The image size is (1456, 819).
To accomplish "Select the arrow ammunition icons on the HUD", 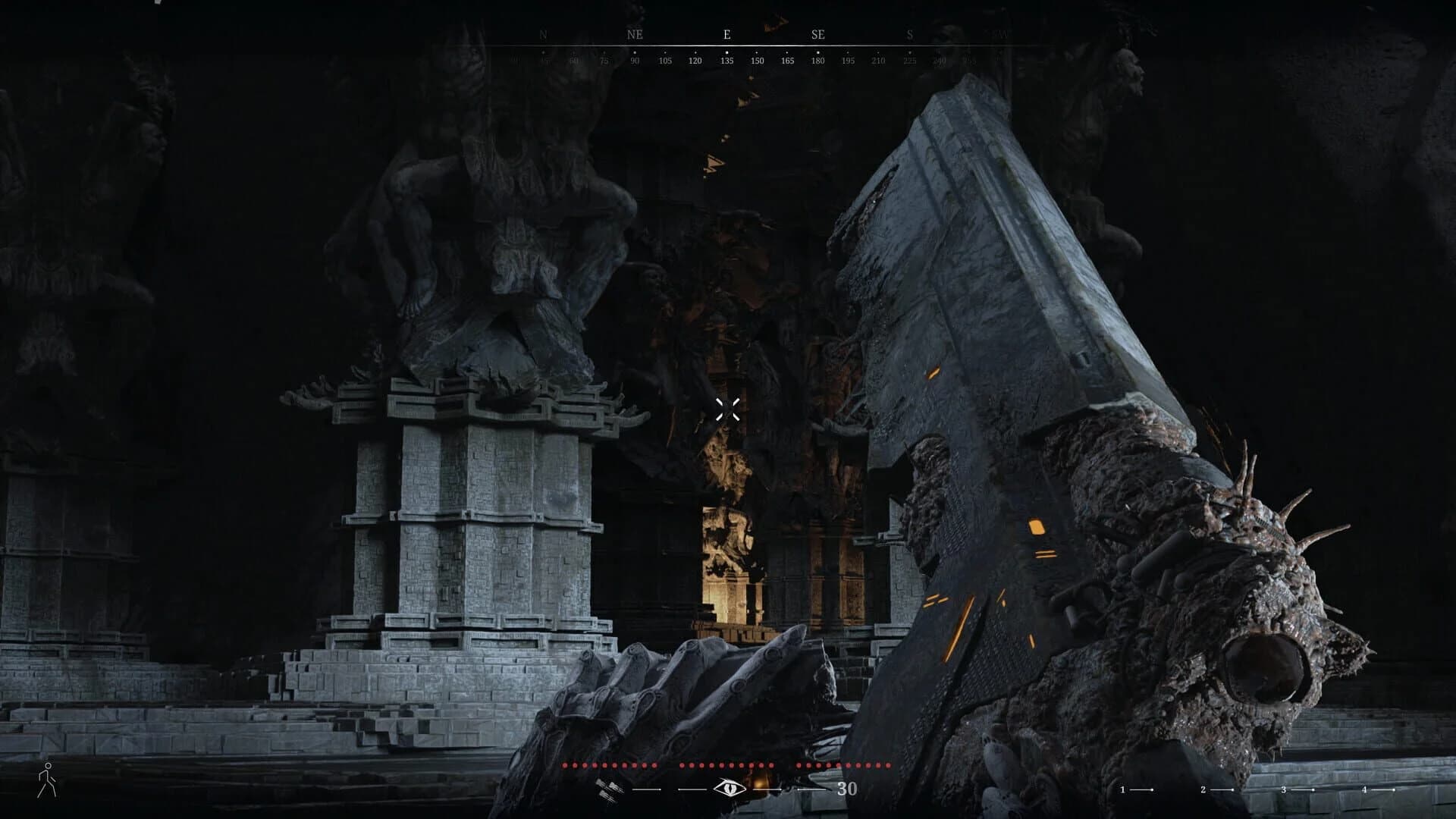I will click(607, 789).
